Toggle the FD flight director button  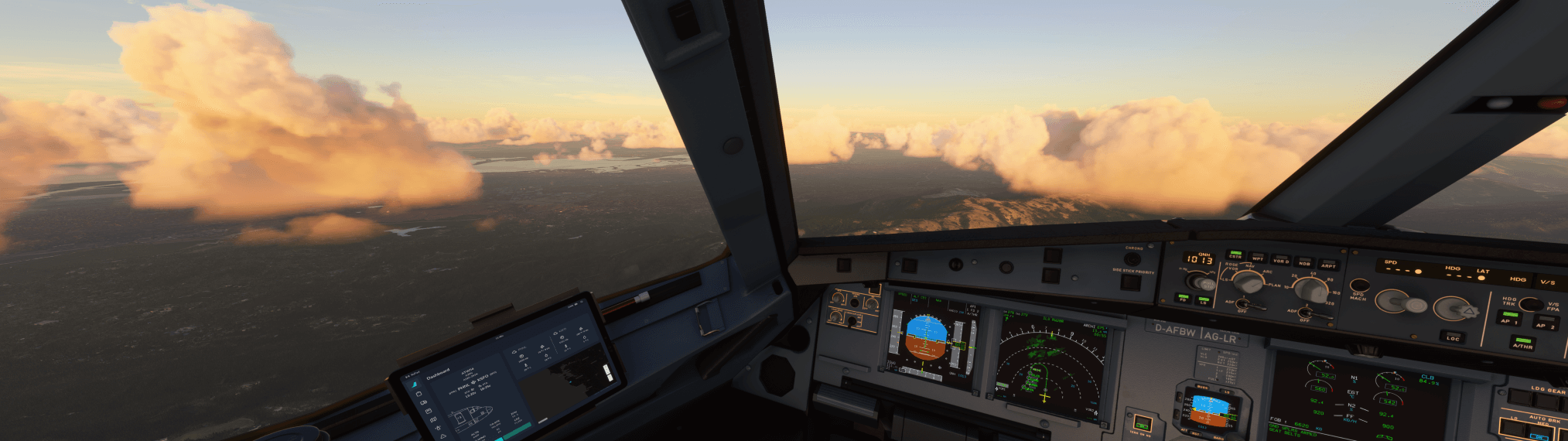click(1183, 296)
